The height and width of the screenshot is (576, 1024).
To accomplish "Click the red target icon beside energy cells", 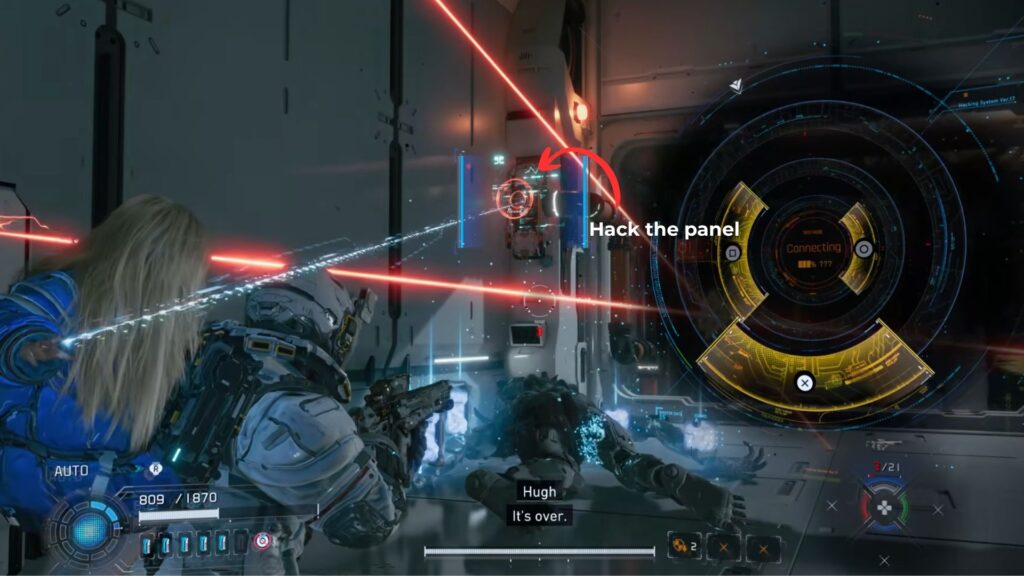I will pyautogui.click(x=262, y=541).
